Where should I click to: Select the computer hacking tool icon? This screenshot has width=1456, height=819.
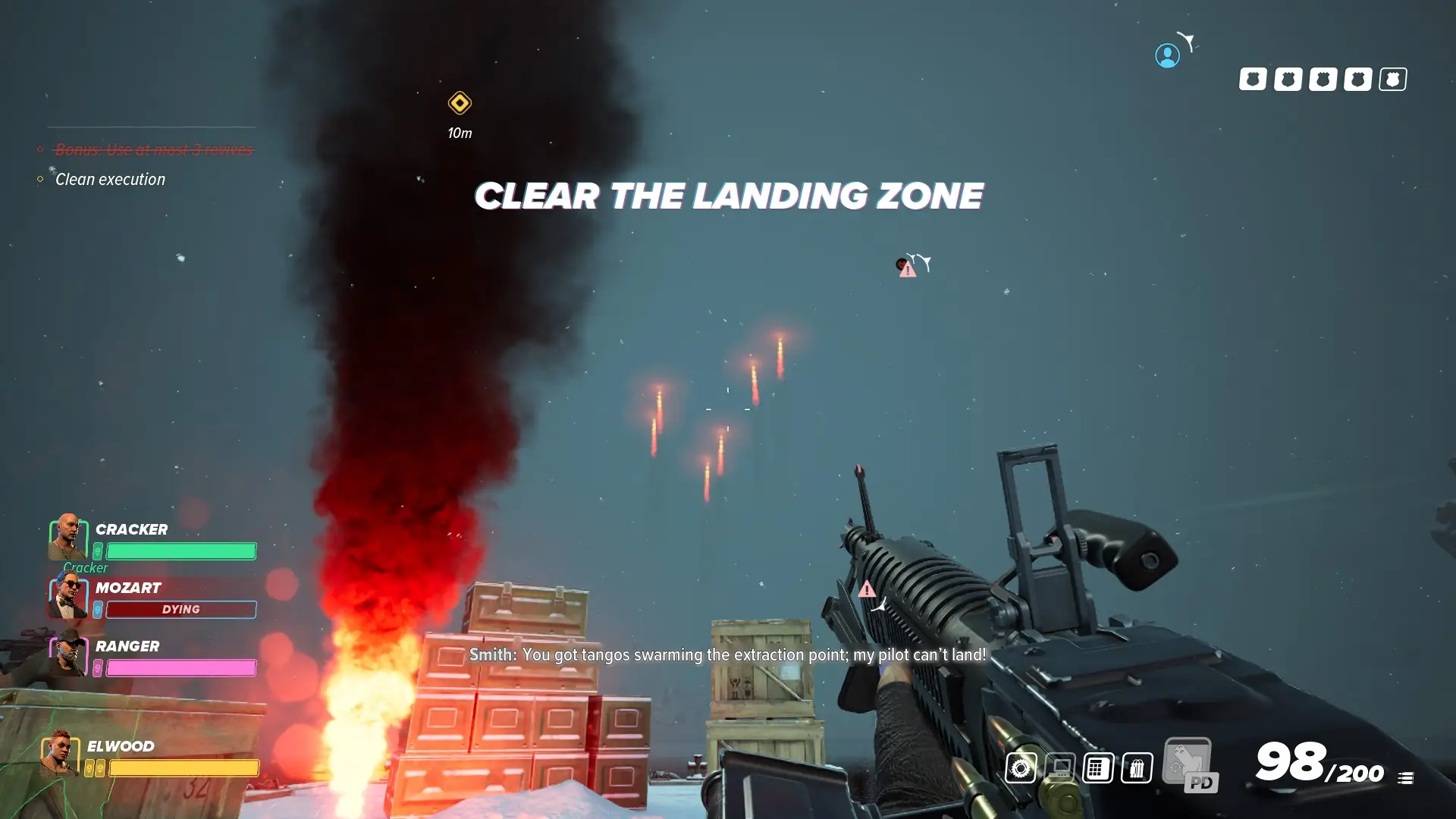click(1060, 768)
